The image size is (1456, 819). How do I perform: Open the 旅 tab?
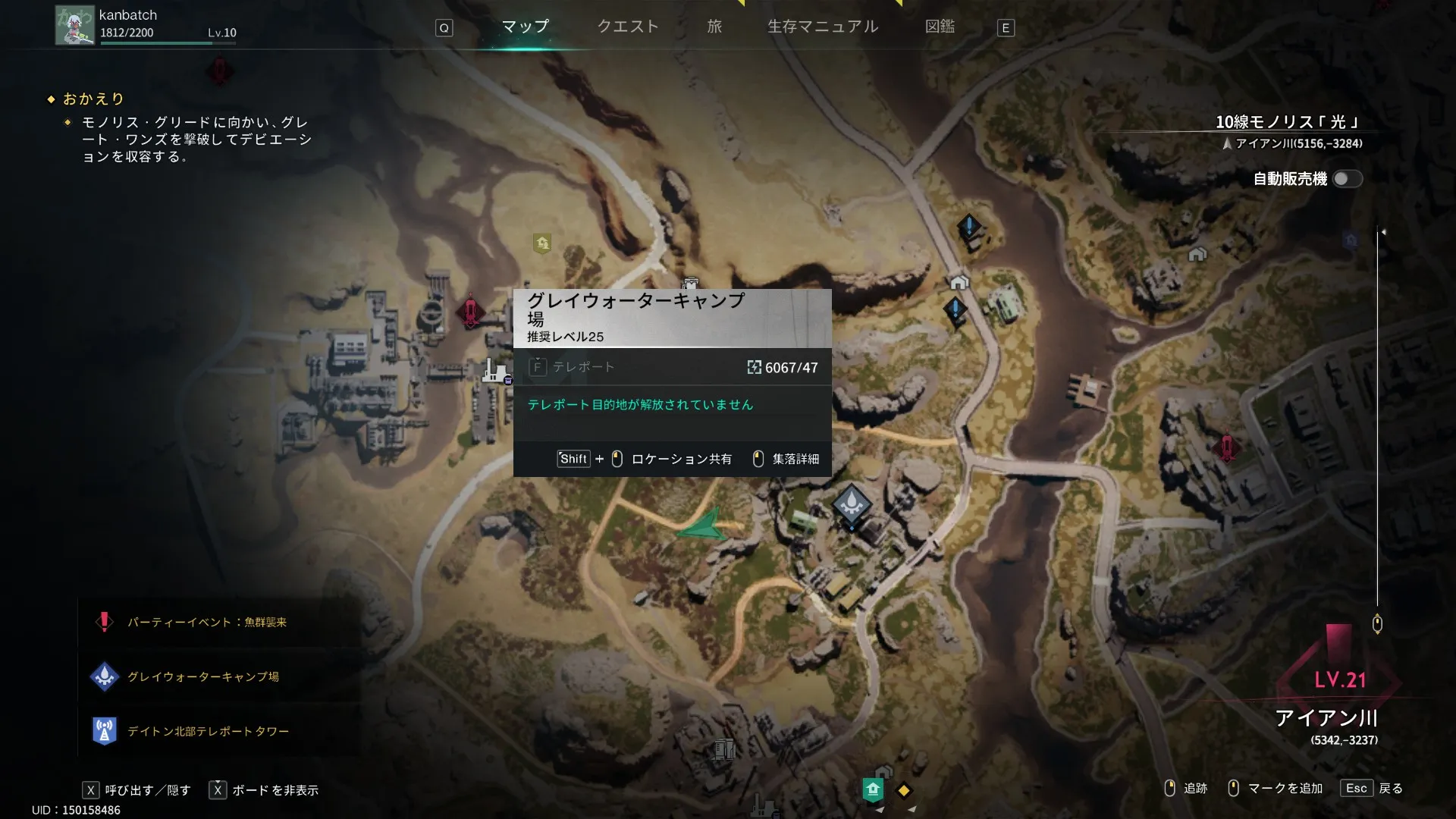click(714, 27)
